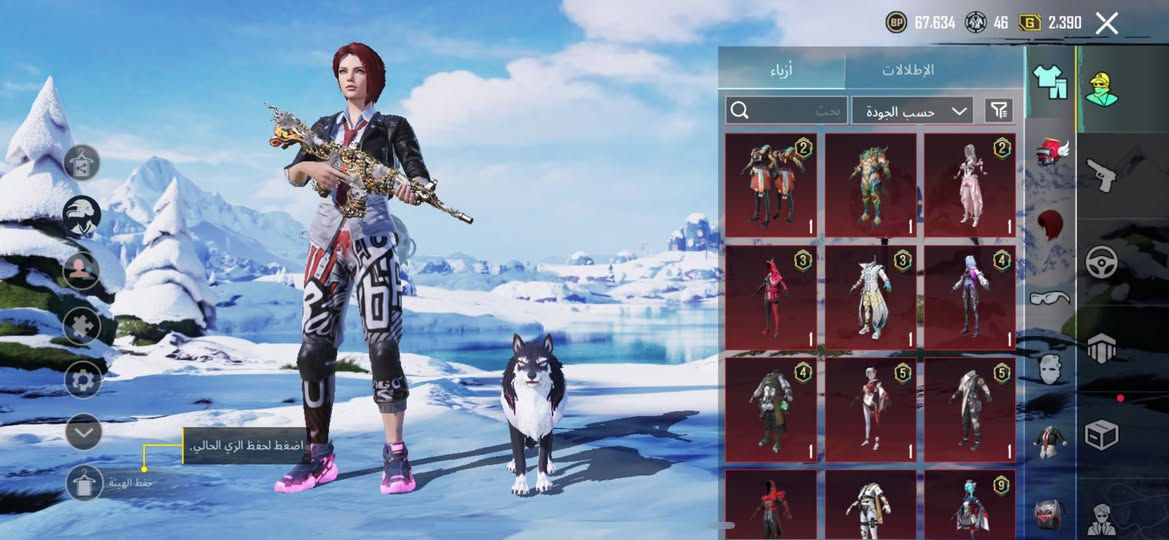The width and height of the screenshot is (1169, 540).
Task: Open the outfit filter funnel button
Action: [999, 110]
